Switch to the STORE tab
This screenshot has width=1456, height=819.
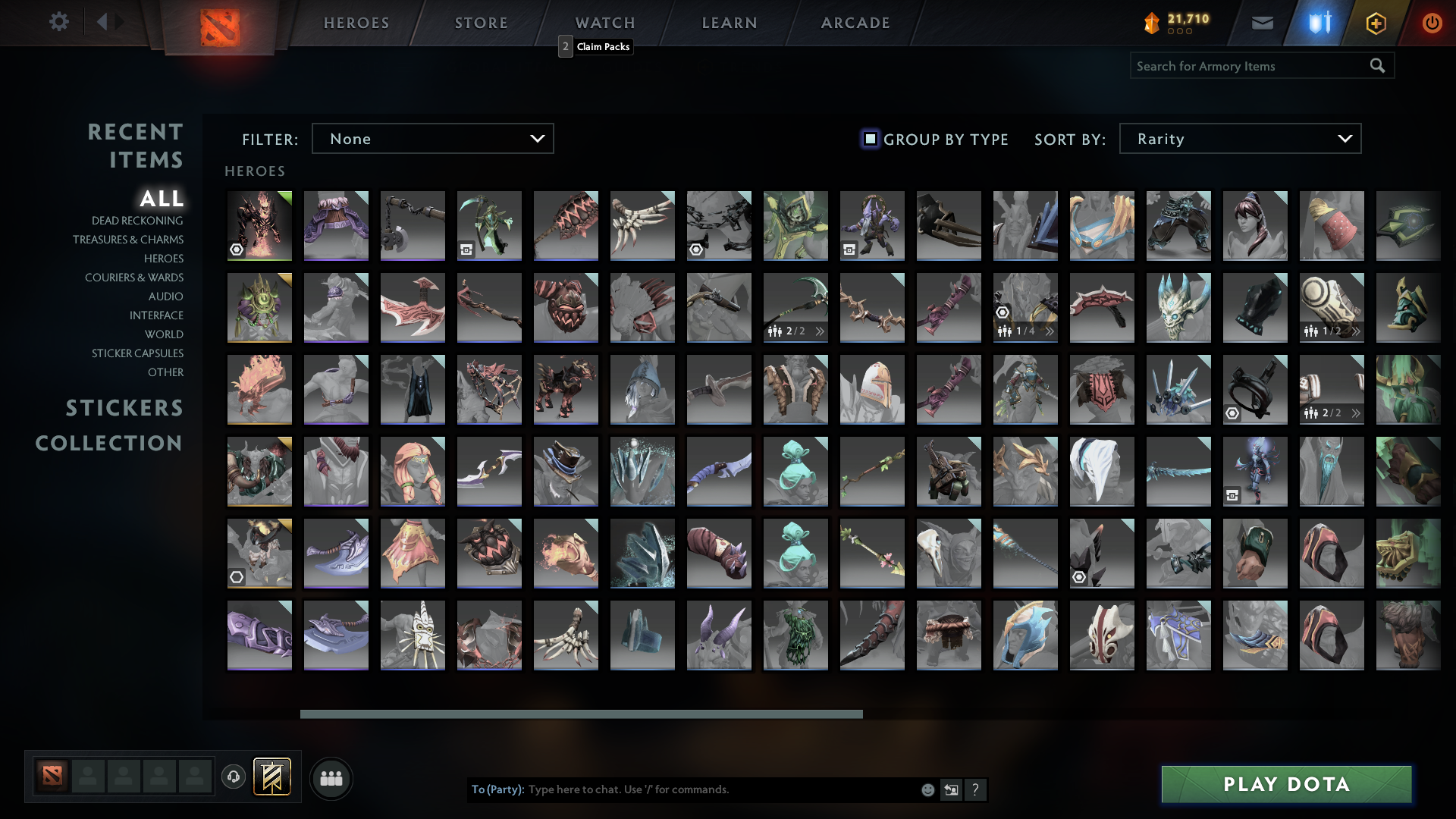(481, 23)
